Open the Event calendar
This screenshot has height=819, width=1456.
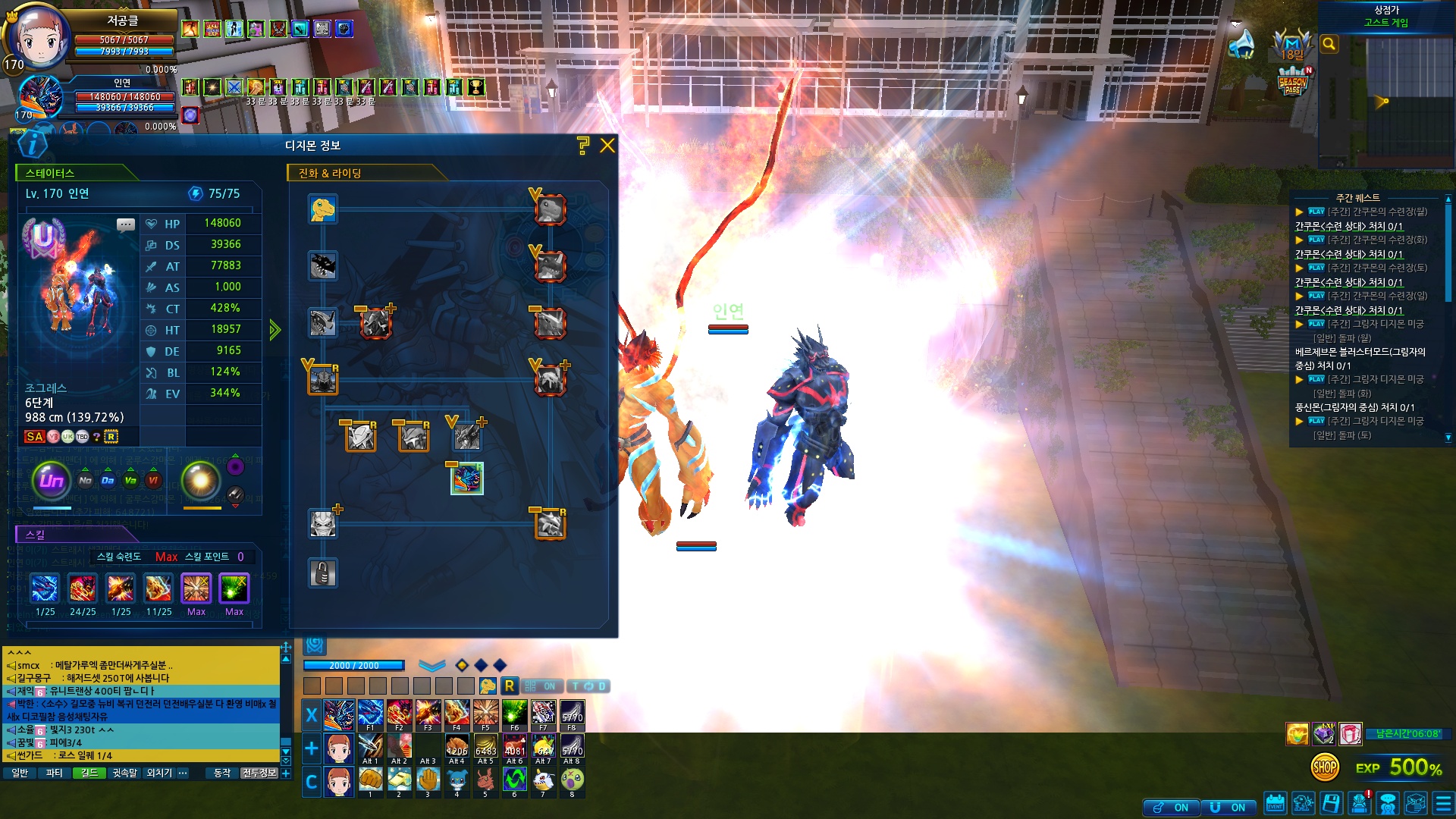1275,803
